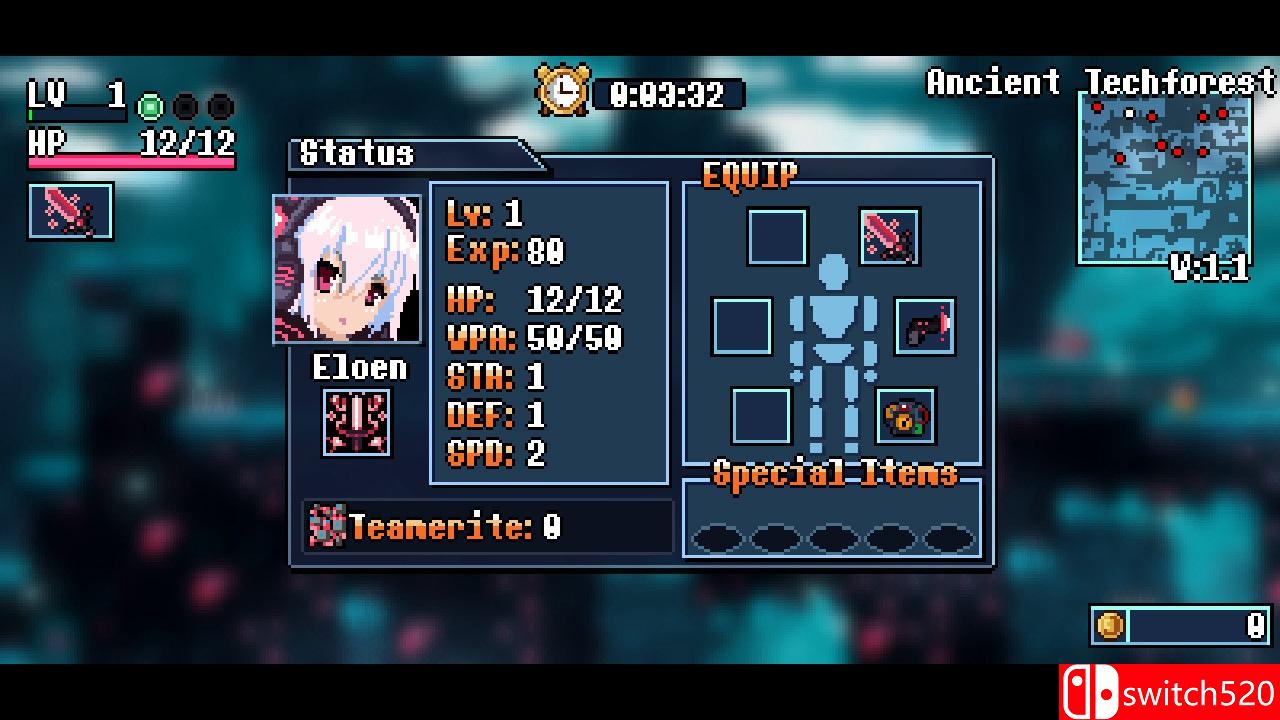Viewport: 1280px width, 720px height.
Task: Click the sword icon in the top-left HUD
Action: (x=69, y=211)
